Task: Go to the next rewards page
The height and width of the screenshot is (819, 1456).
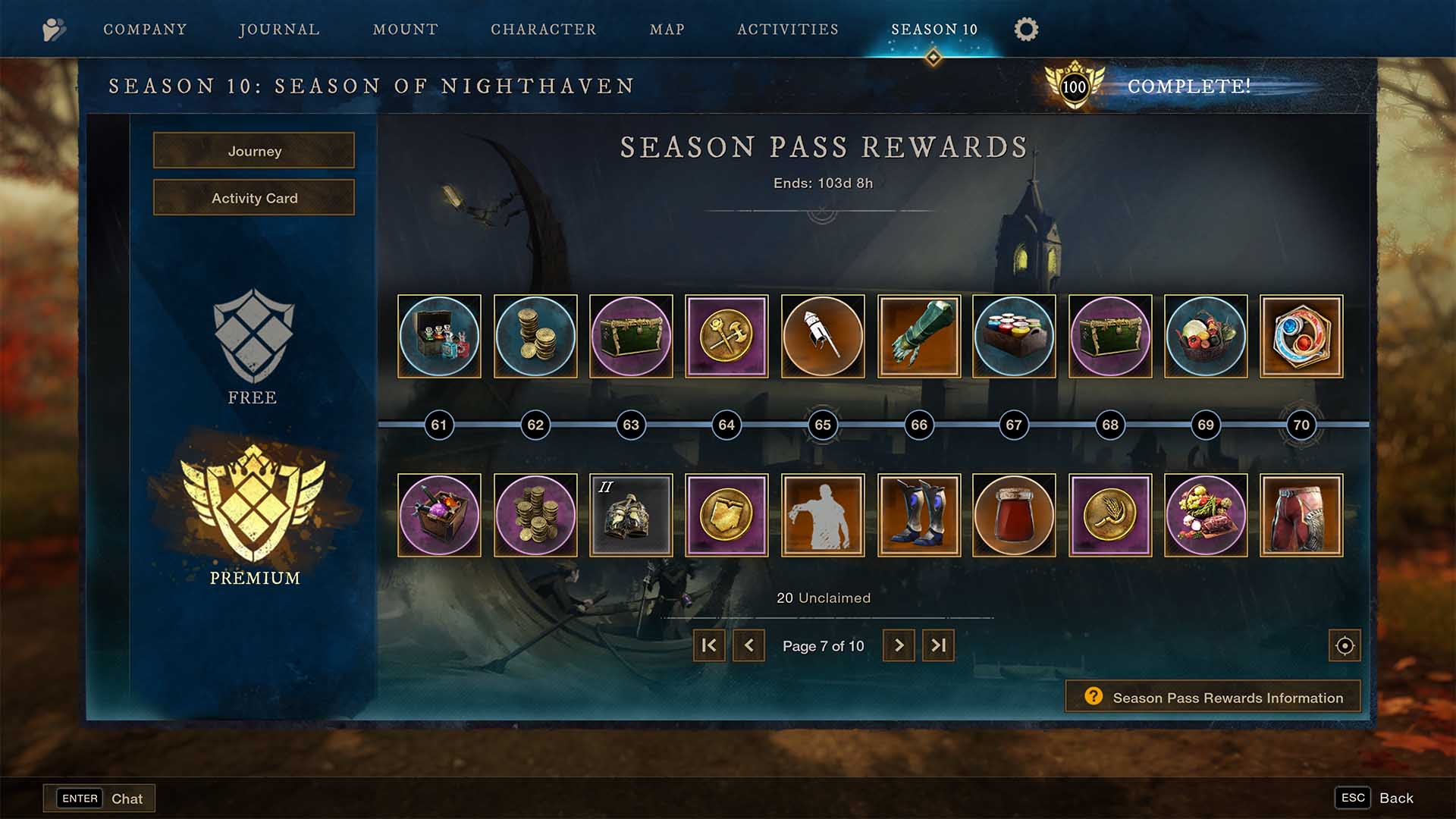Action: tap(899, 645)
